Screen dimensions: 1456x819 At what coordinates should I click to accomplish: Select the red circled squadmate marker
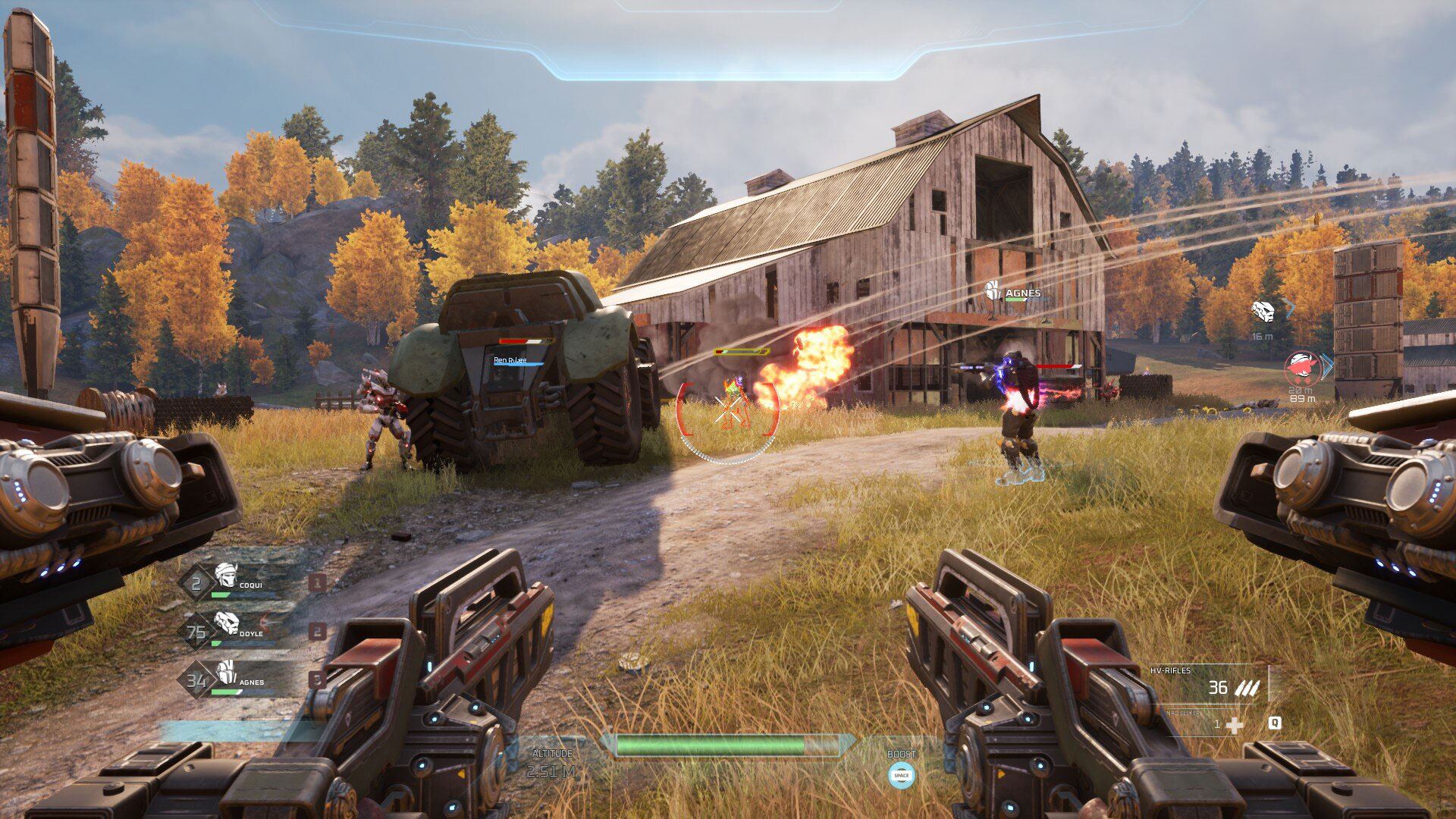[x=1302, y=368]
